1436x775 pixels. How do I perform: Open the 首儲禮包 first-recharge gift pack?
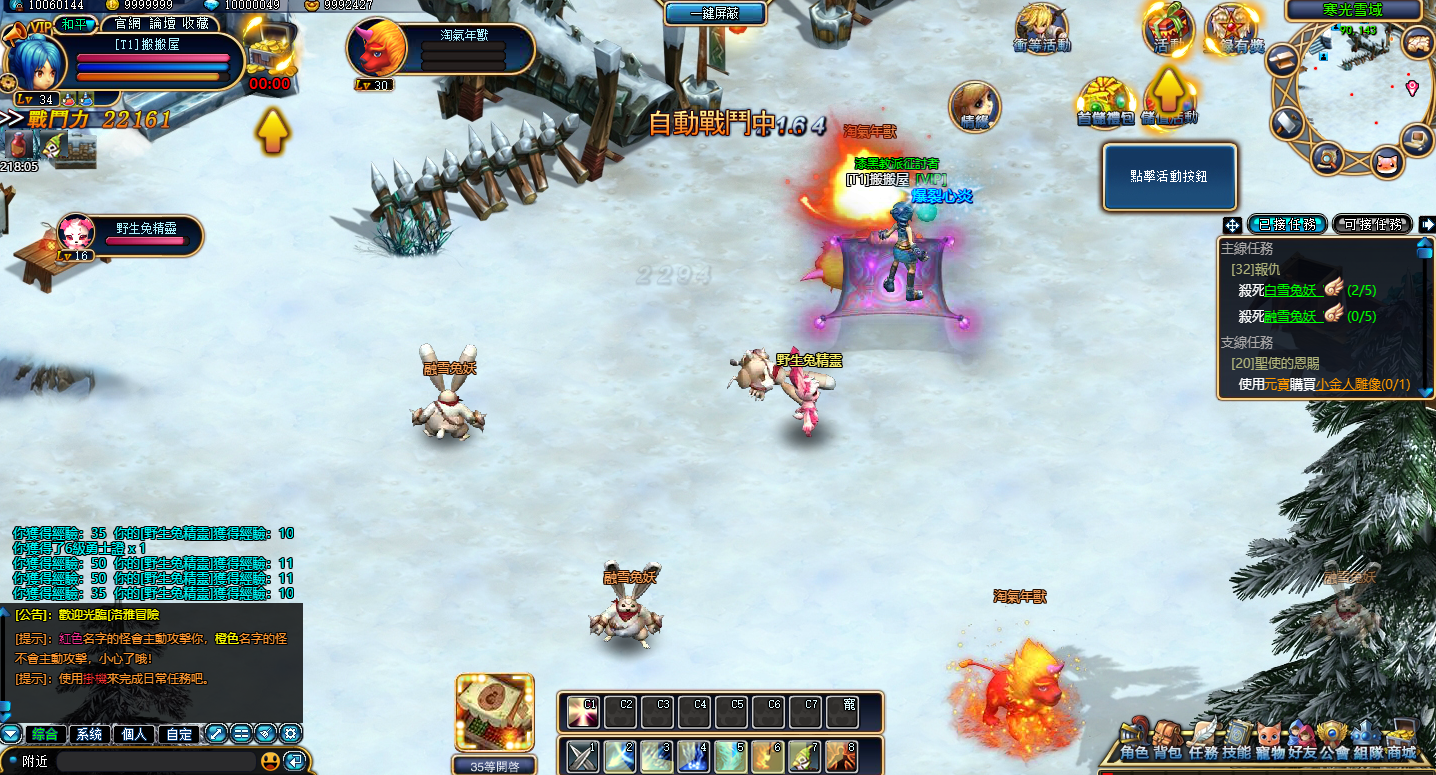pyautogui.click(x=1105, y=100)
